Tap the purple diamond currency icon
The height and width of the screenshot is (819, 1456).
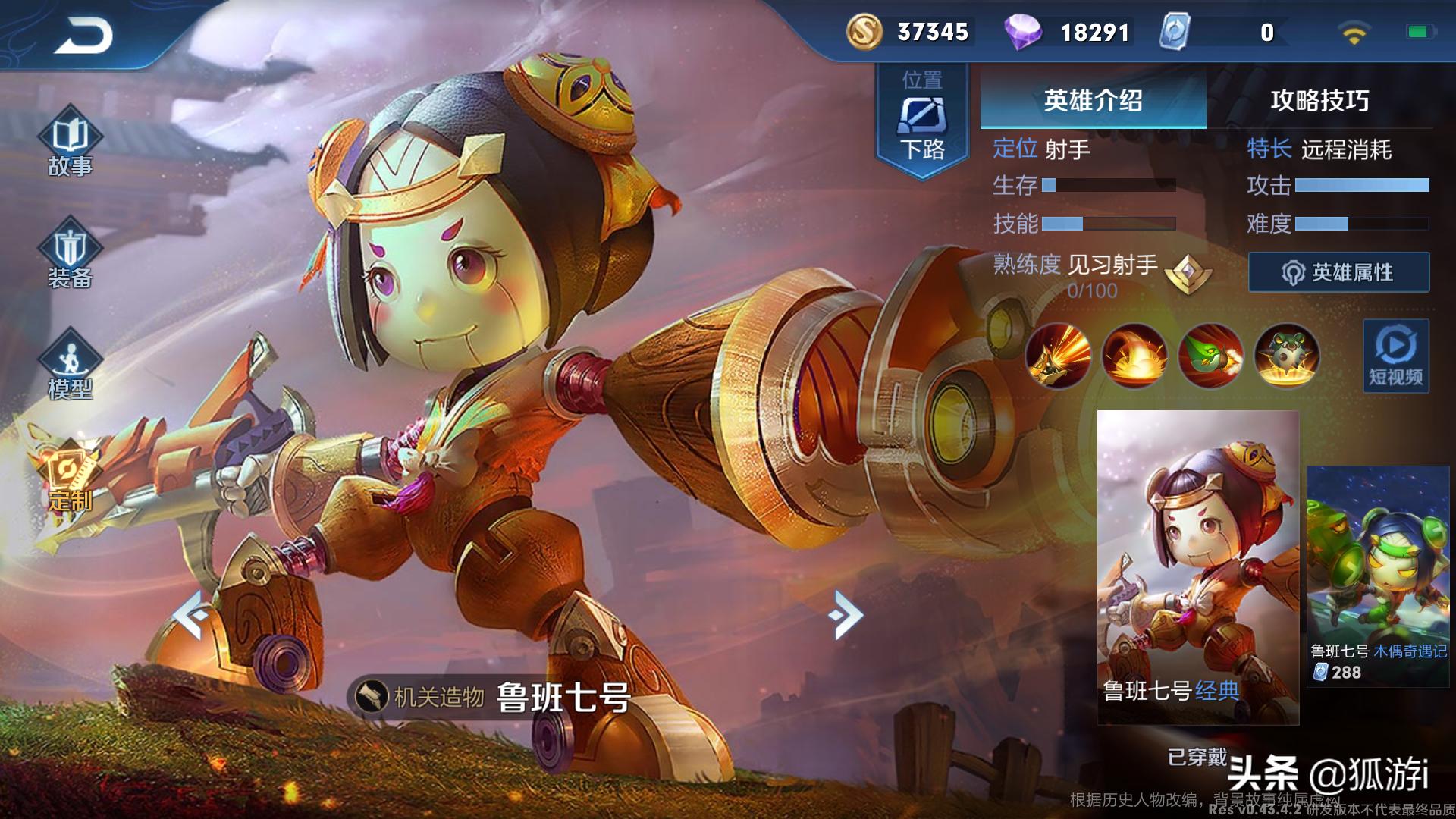(1022, 32)
